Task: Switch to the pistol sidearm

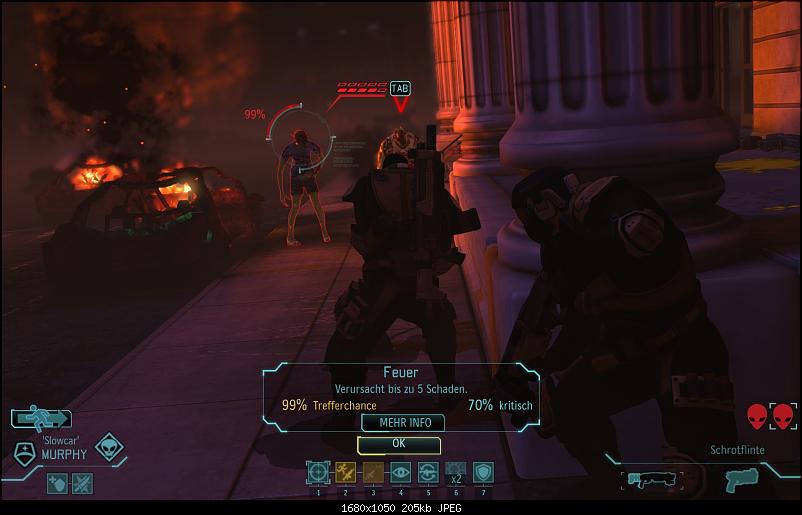Action: tap(741, 478)
